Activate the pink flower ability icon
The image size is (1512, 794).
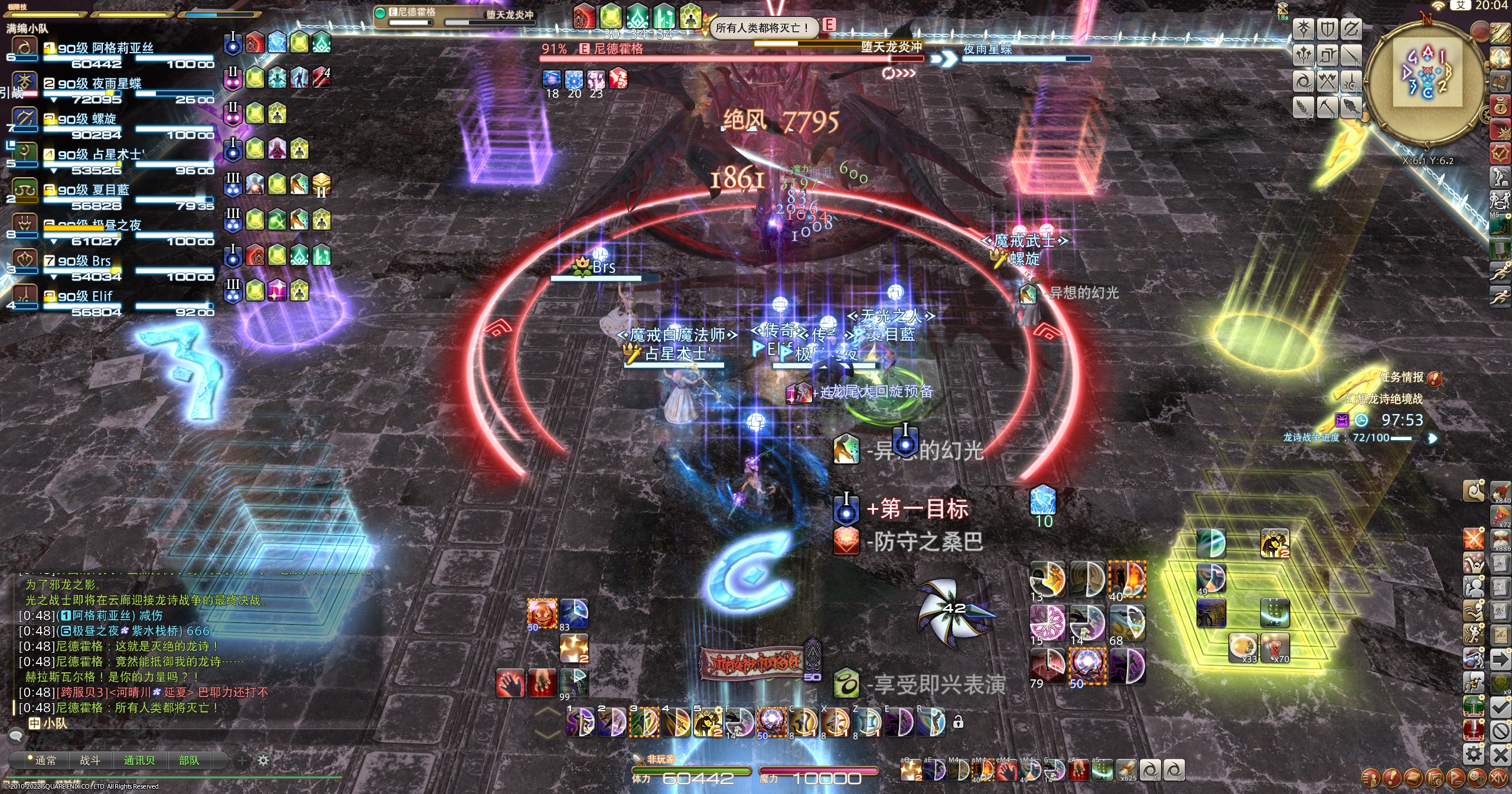1047,622
